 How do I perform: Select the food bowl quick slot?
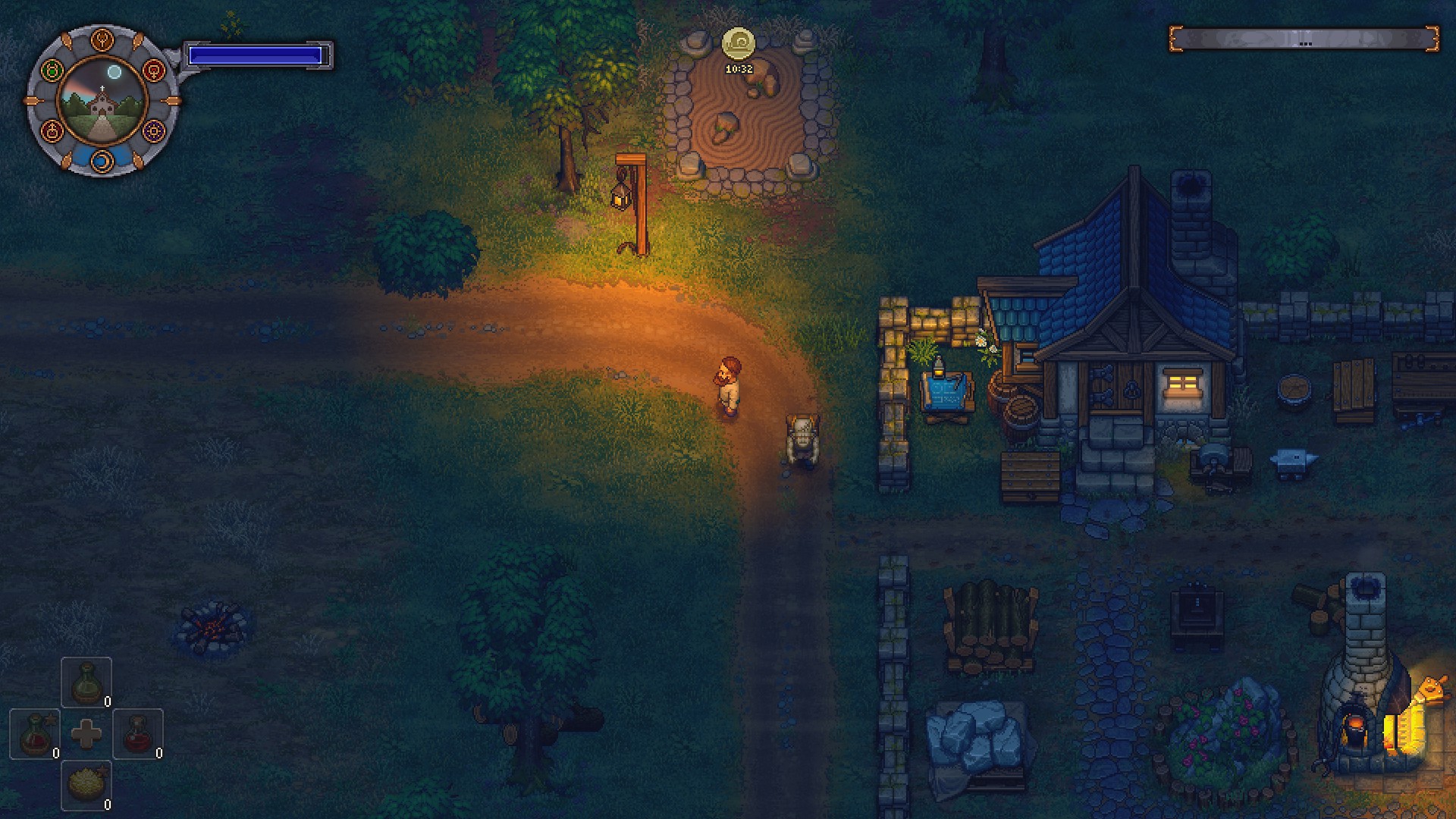point(86,783)
